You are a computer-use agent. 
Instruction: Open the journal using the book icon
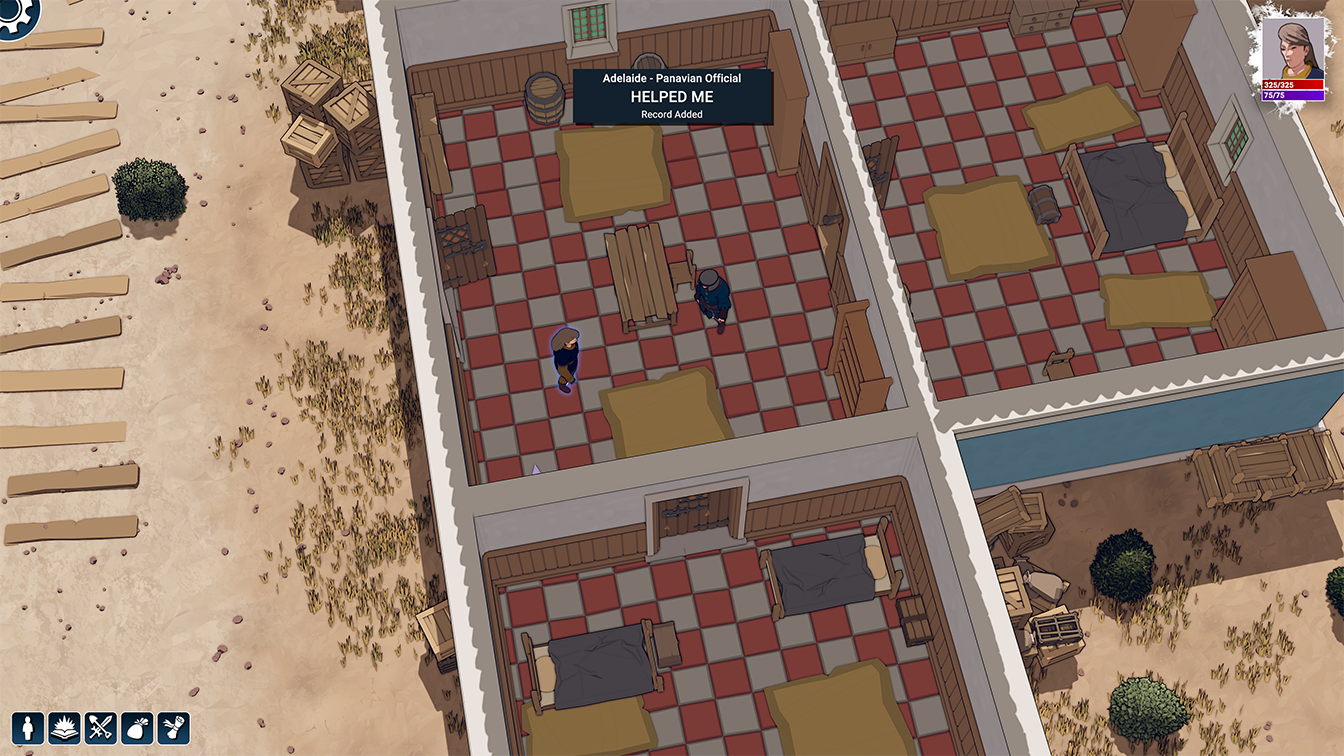click(x=64, y=727)
